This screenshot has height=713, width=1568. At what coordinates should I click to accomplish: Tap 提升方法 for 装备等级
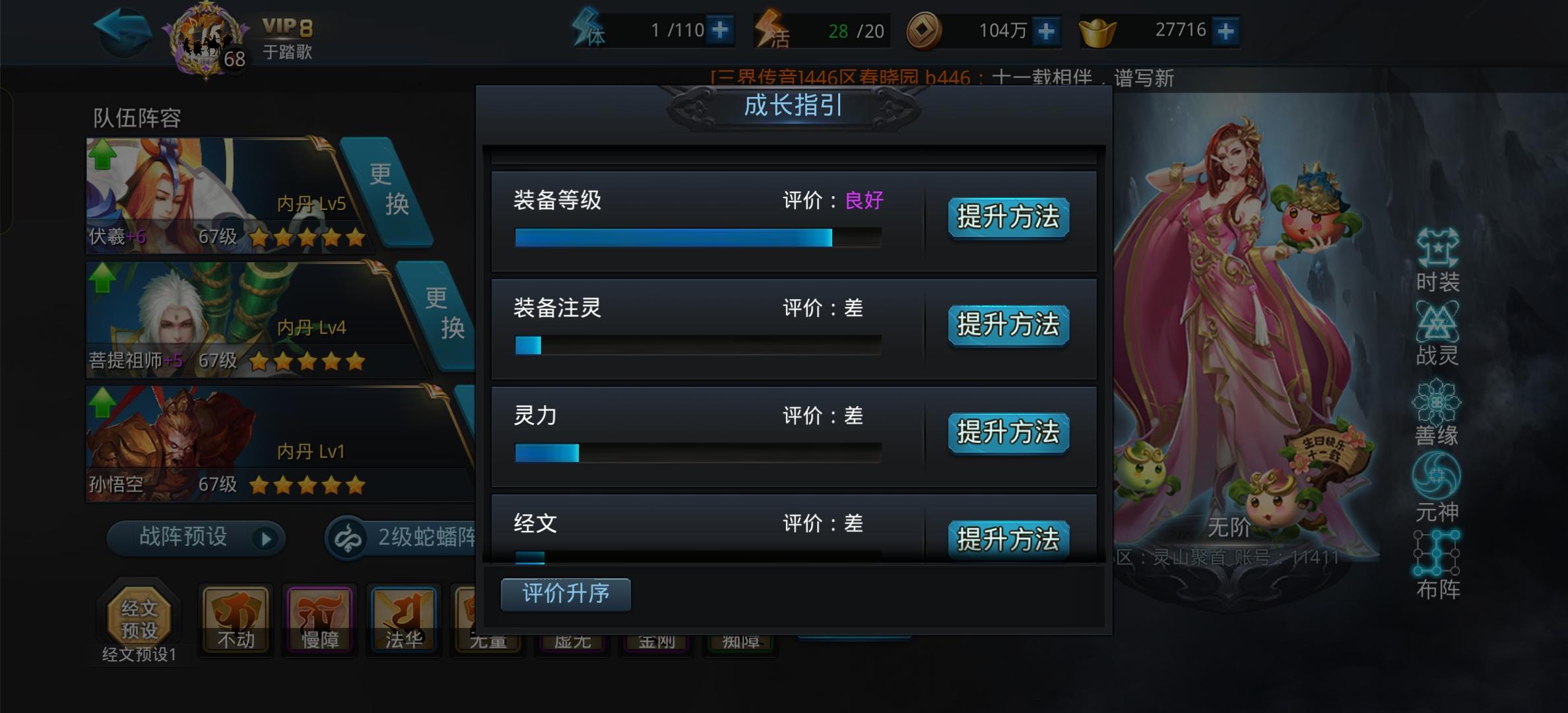(x=1008, y=219)
